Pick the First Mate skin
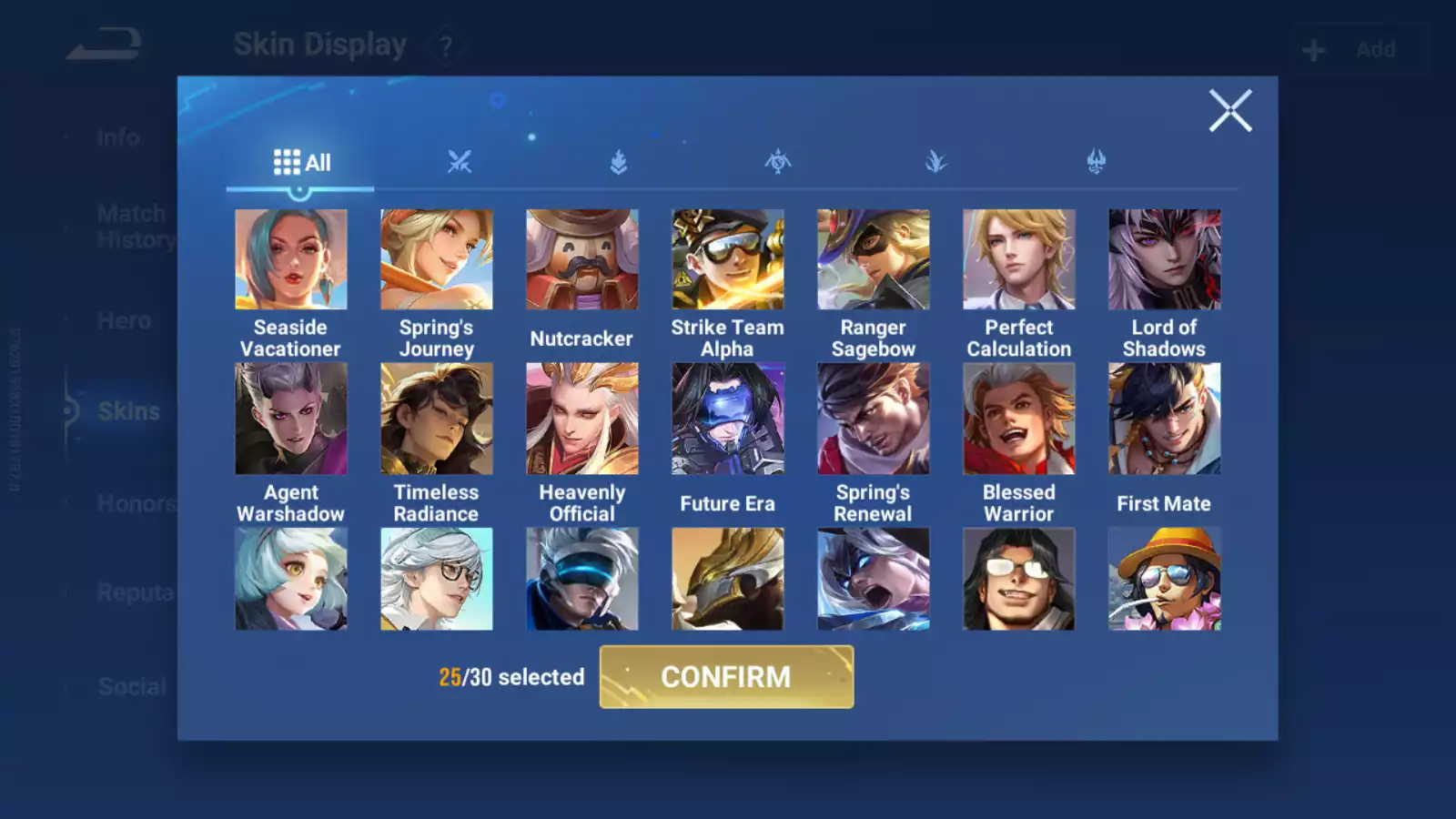 [x=1165, y=419]
